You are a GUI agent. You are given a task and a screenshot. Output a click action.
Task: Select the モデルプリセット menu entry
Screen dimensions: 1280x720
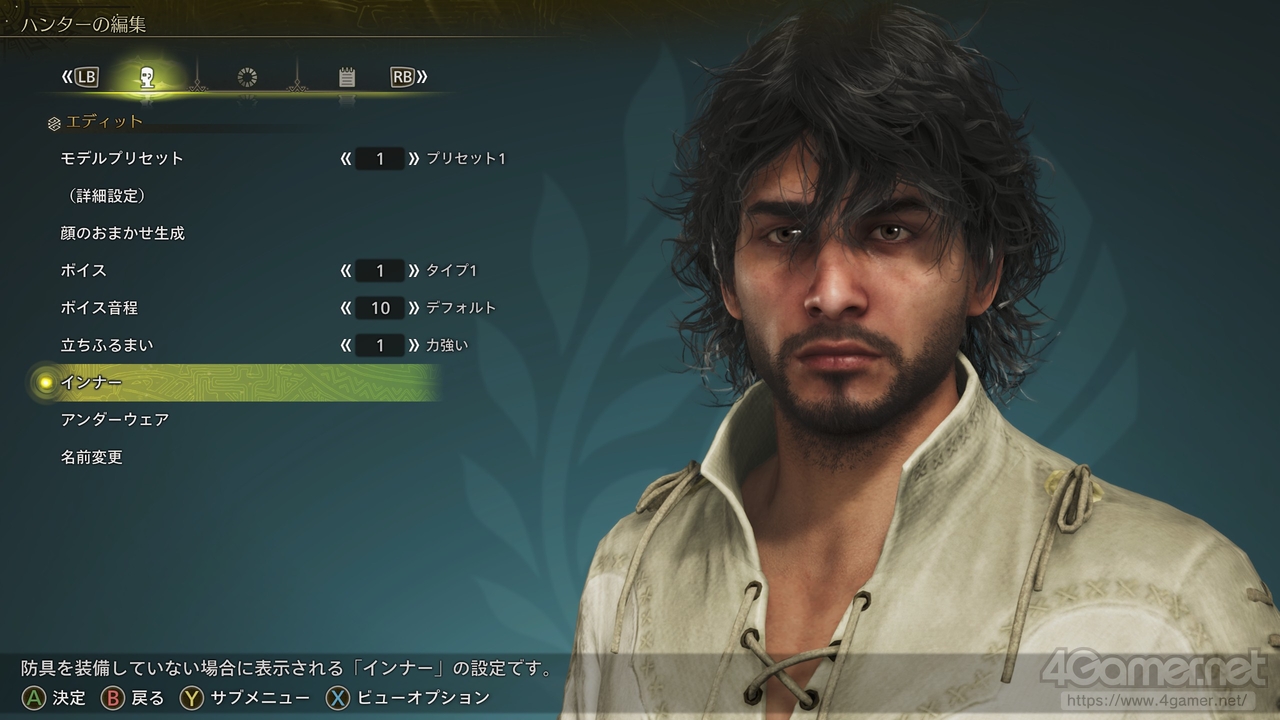pos(122,158)
